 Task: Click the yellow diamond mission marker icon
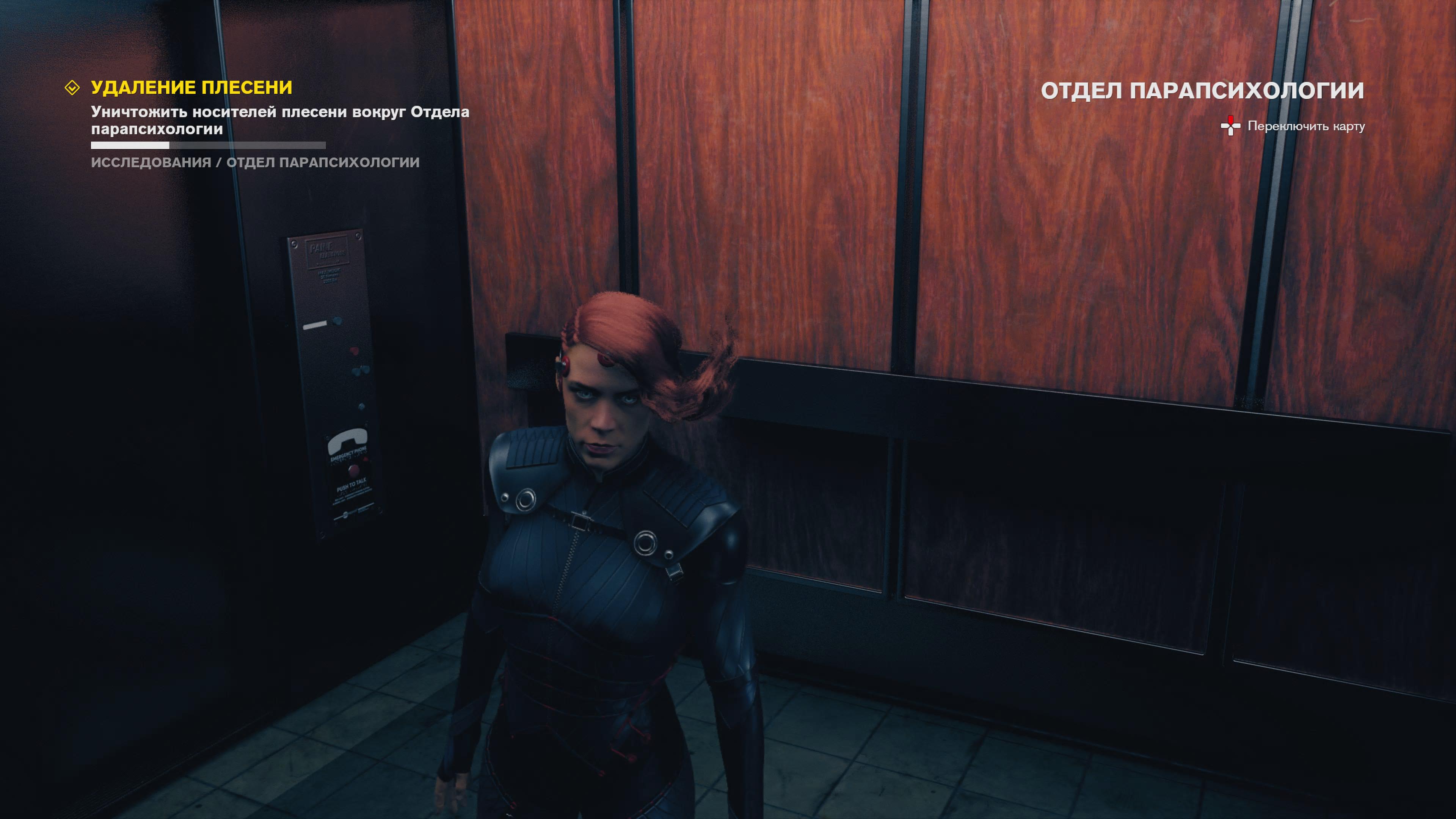click(x=72, y=88)
